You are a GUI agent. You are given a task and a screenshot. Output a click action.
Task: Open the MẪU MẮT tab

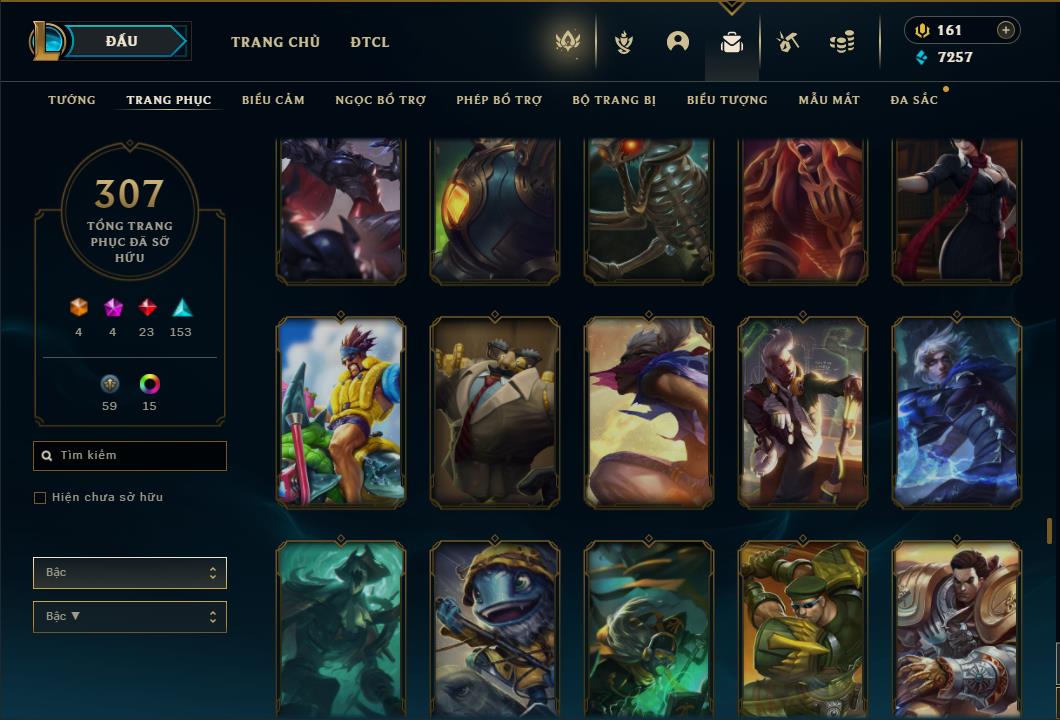click(829, 100)
